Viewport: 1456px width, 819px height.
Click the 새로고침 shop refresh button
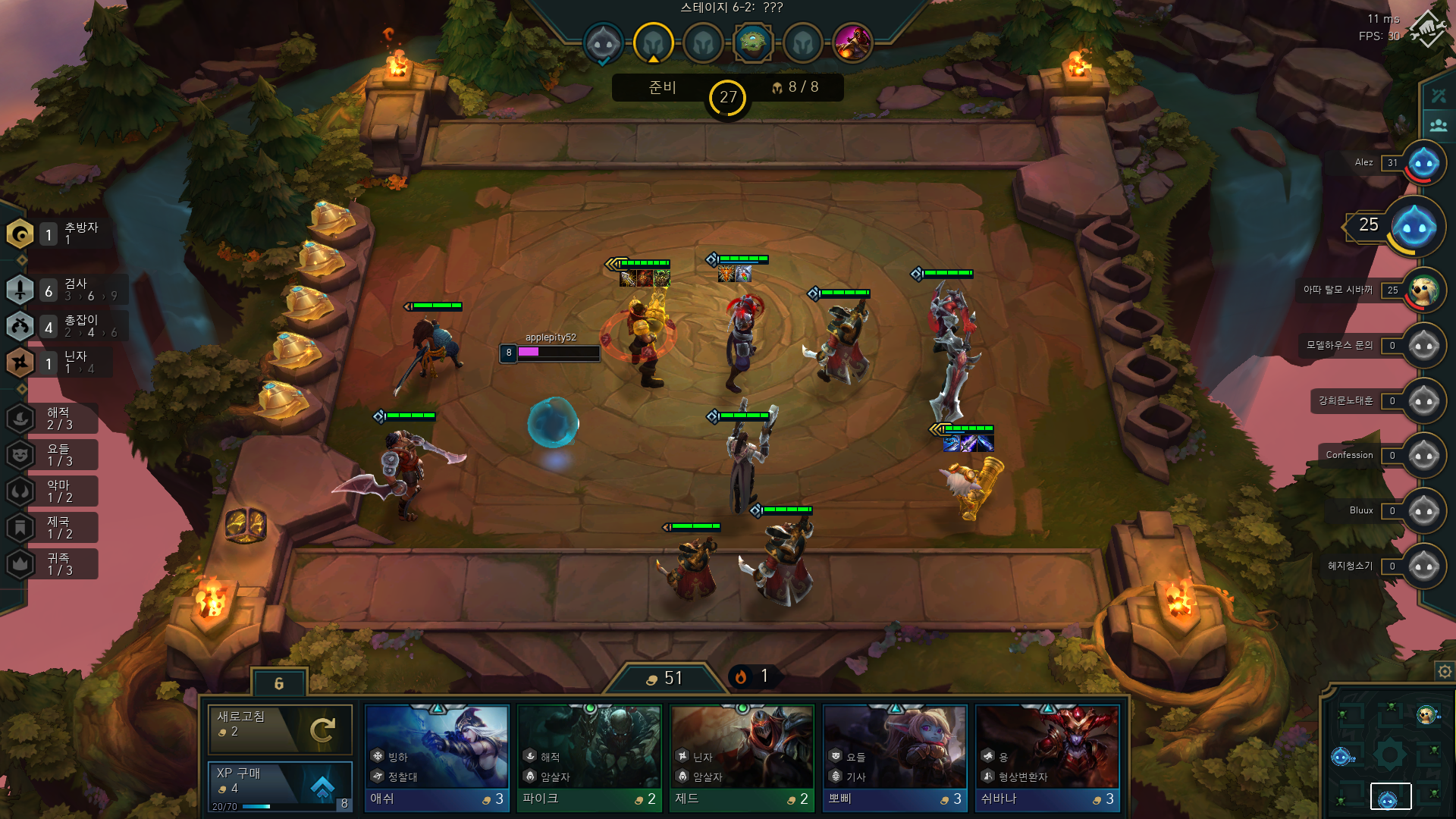click(280, 729)
